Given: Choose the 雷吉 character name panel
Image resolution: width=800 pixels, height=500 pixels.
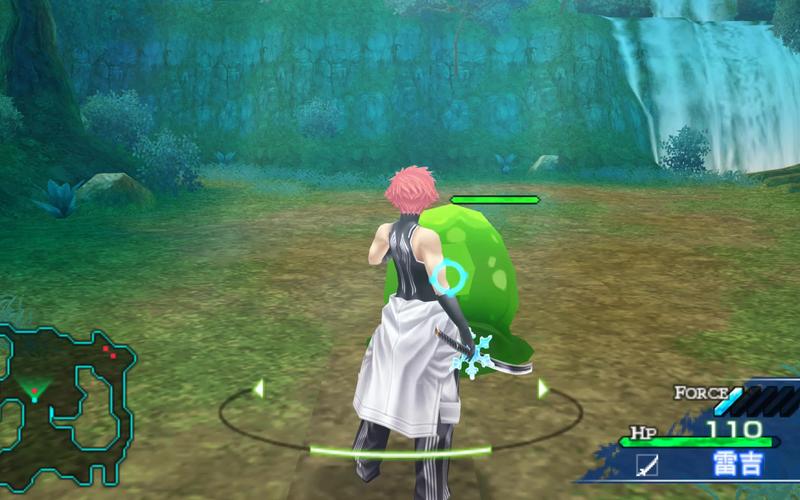Looking at the screenshot, I should point(736,465).
